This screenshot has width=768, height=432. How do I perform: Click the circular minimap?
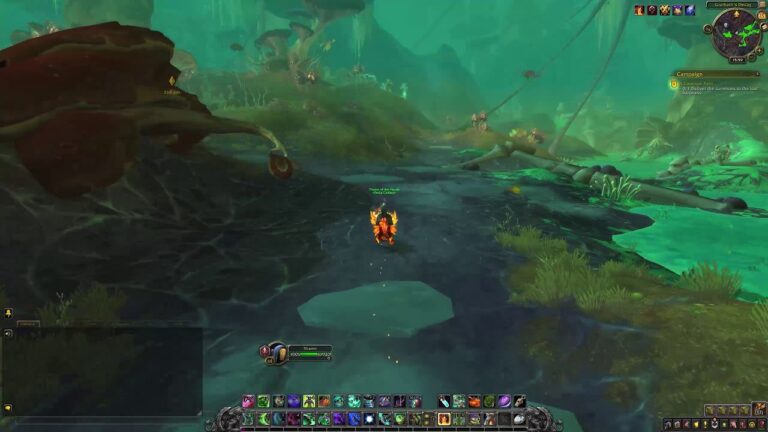735,34
